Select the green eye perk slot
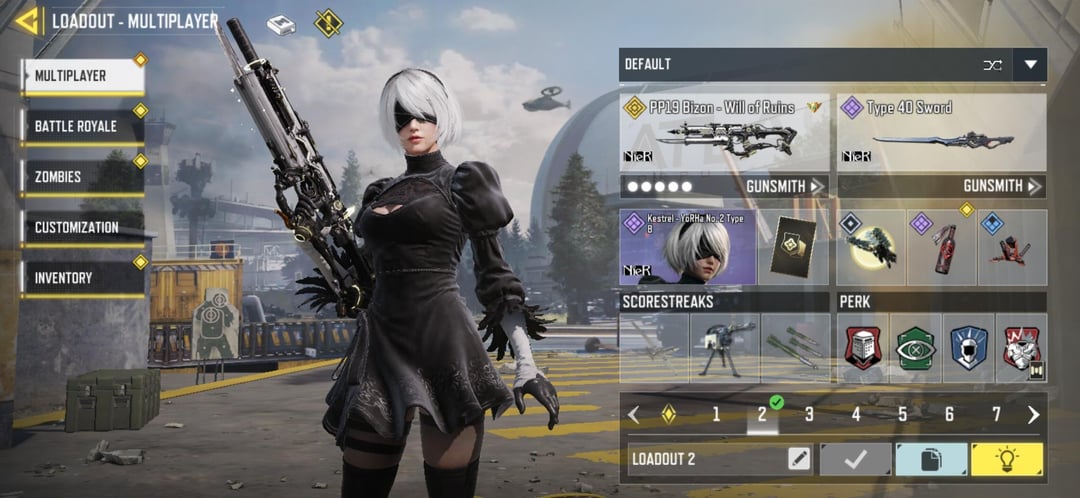 point(915,348)
